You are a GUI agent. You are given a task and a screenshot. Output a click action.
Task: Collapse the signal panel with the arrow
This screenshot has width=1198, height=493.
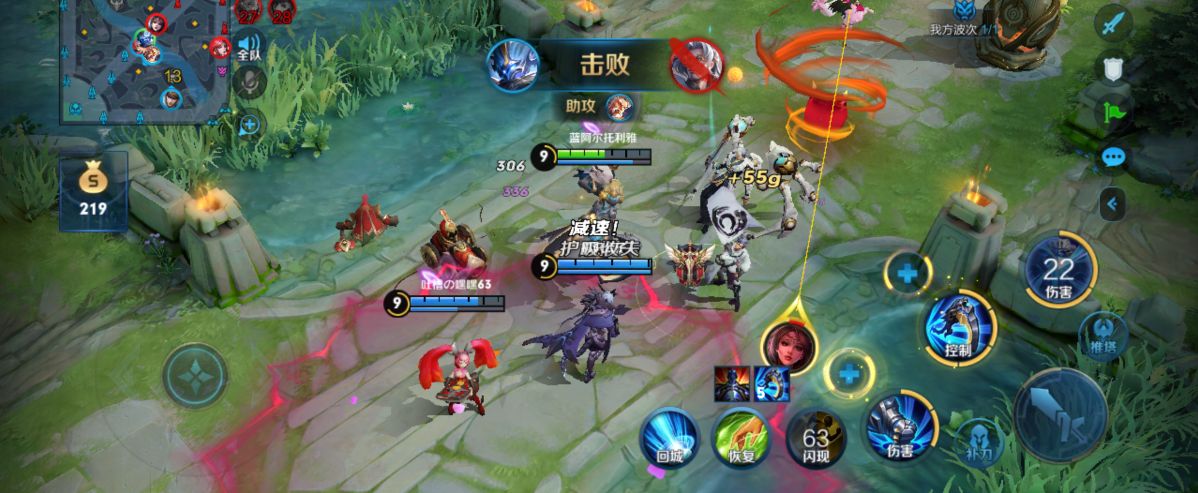(1113, 205)
